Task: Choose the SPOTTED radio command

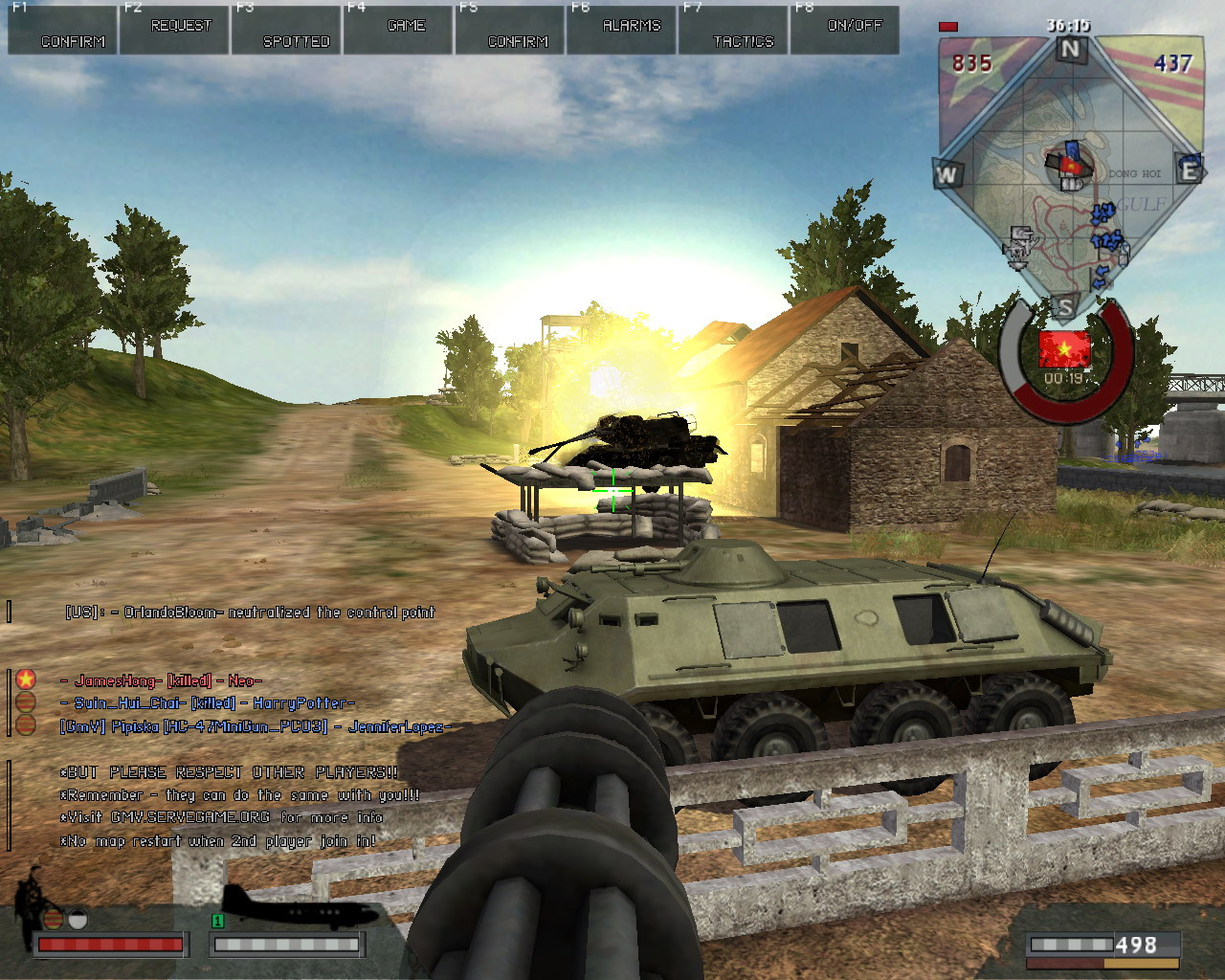Action: point(287,30)
